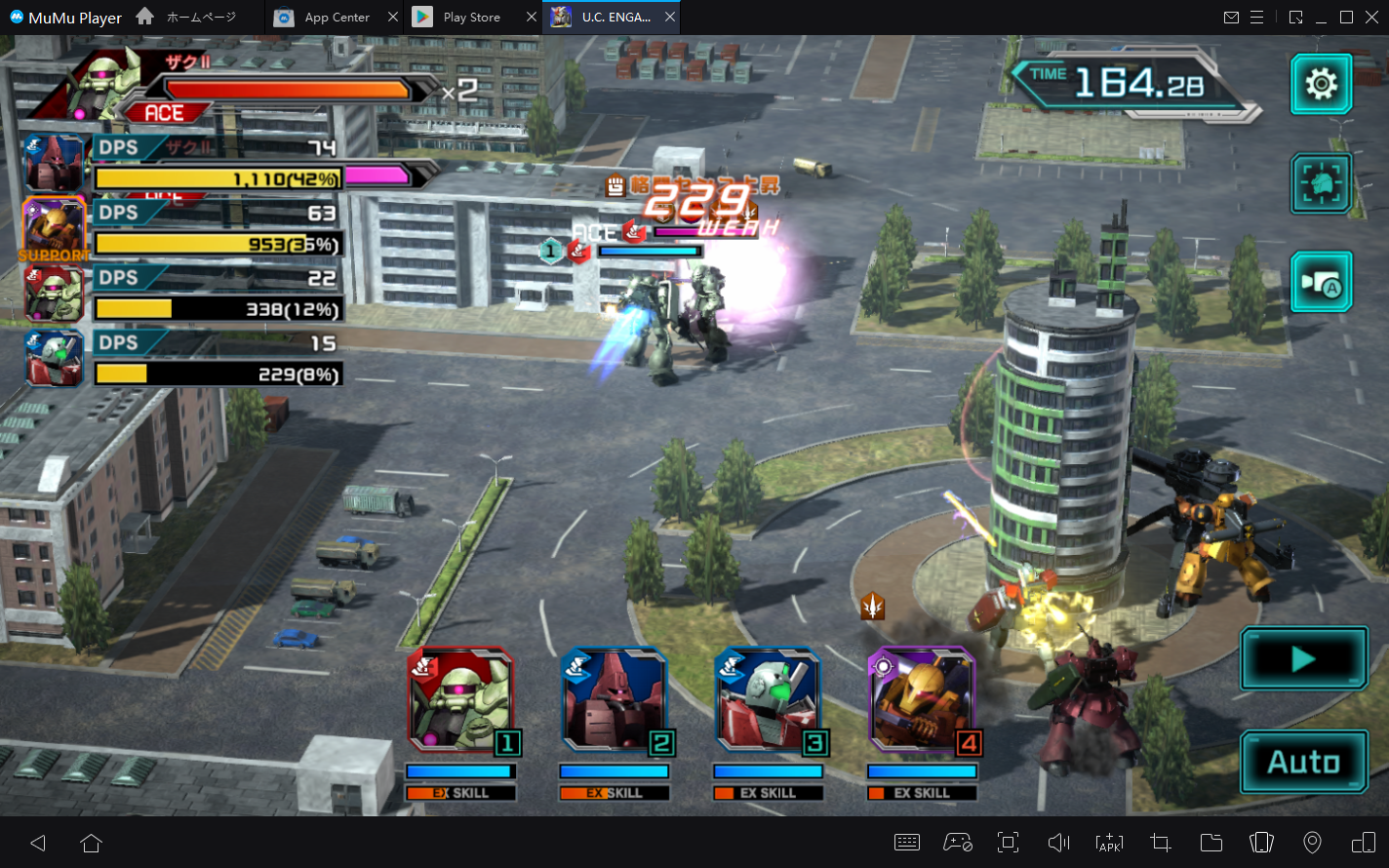Go to the Android home screen
This screenshot has height=868, width=1389.
[x=91, y=843]
